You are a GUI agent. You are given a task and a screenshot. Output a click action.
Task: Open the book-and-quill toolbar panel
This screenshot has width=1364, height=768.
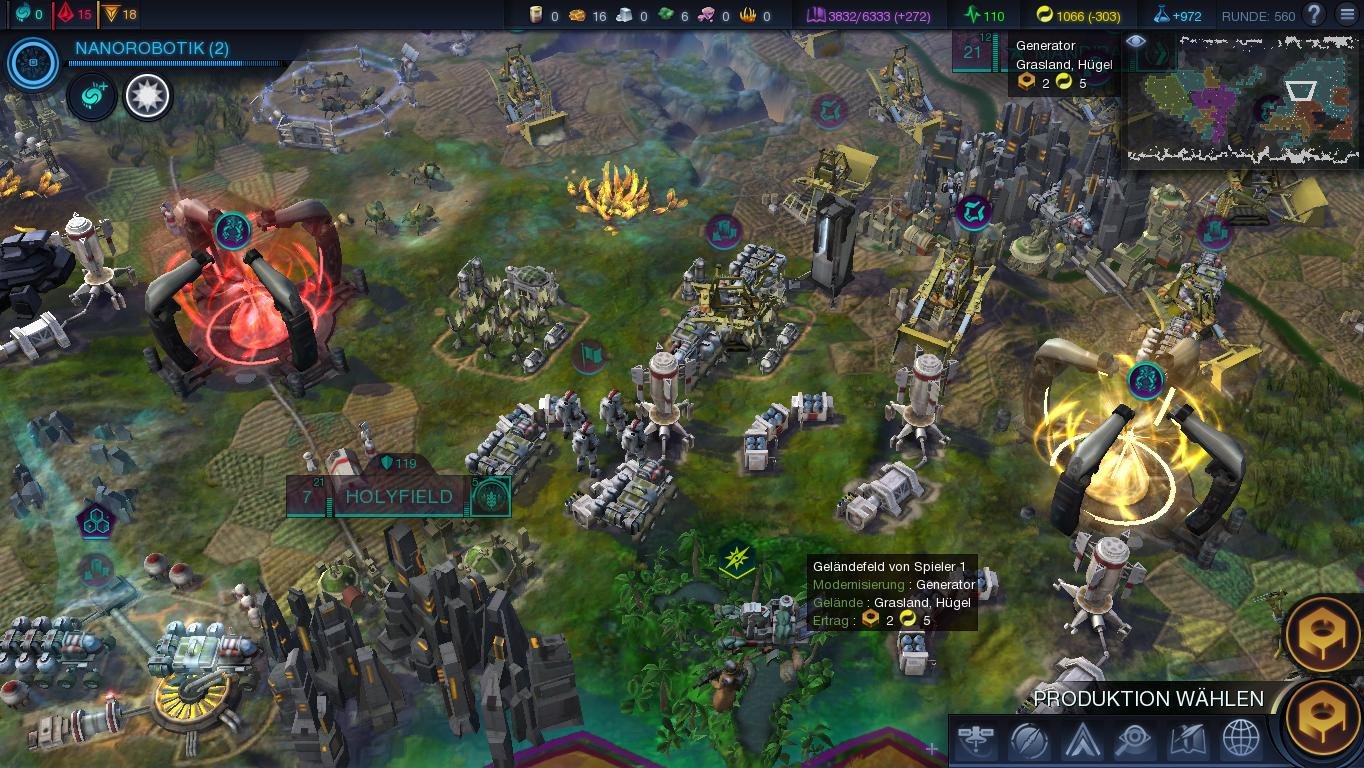point(1188,741)
